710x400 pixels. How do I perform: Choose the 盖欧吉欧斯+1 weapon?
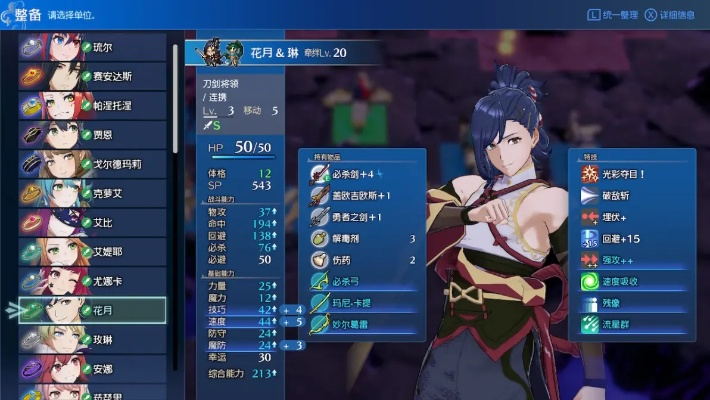(x=366, y=196)
